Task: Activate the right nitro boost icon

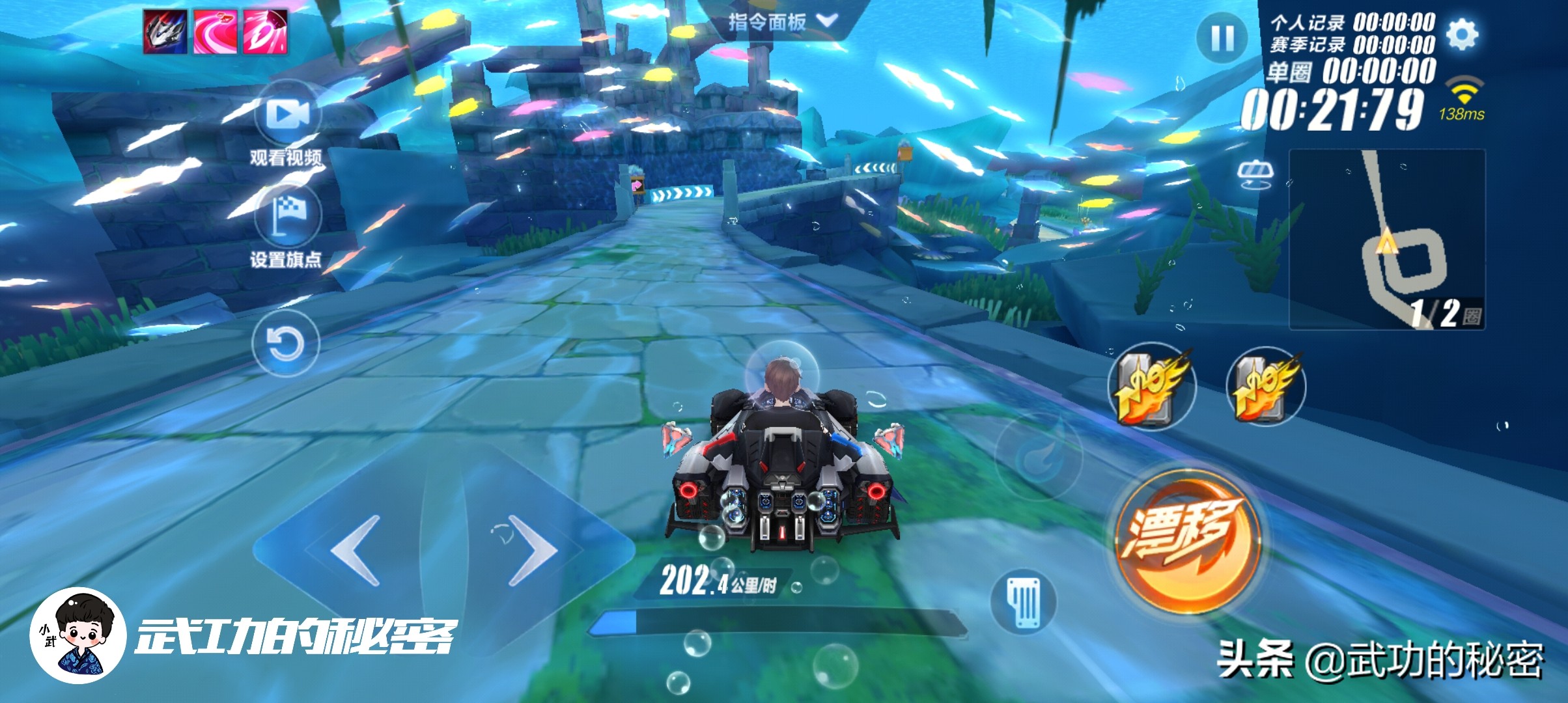Action: coord(1266,385)
